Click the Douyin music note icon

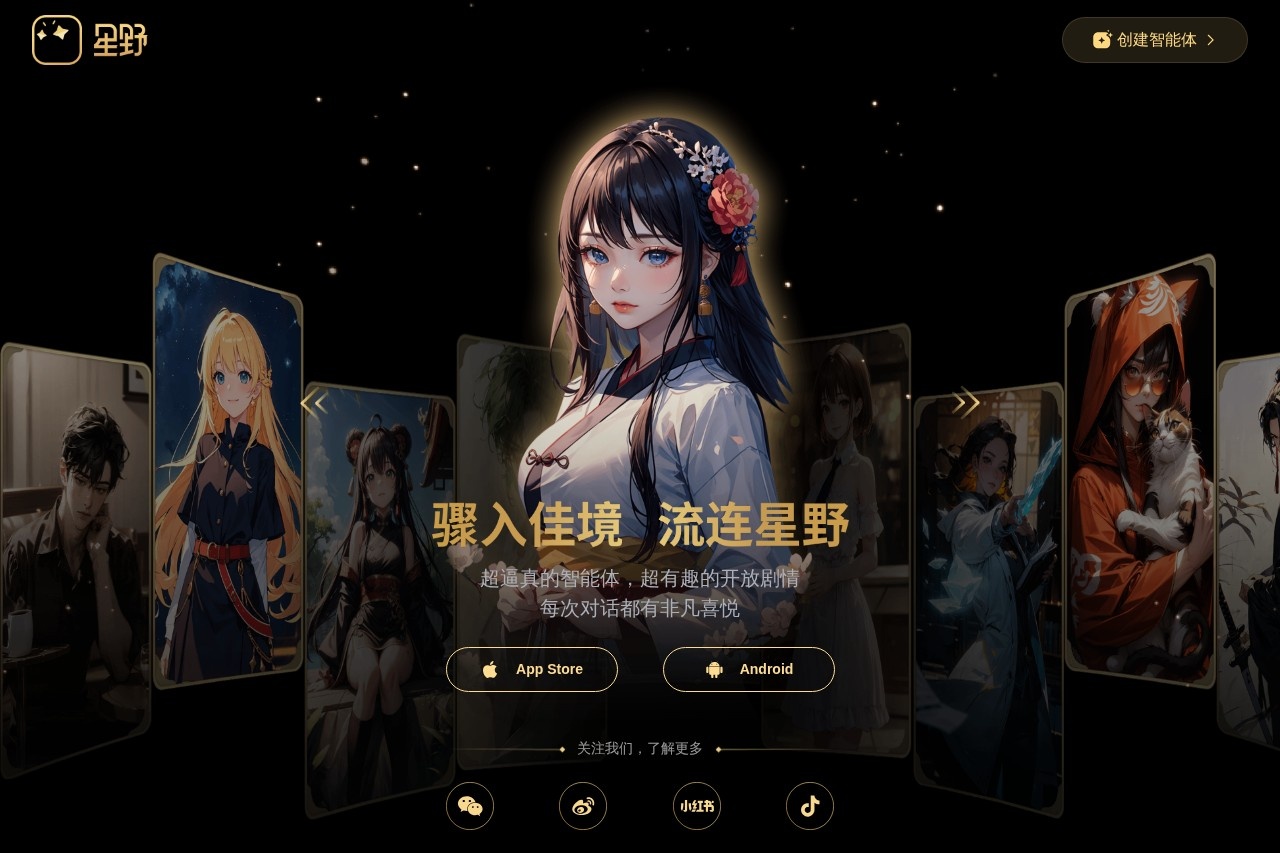810,806
